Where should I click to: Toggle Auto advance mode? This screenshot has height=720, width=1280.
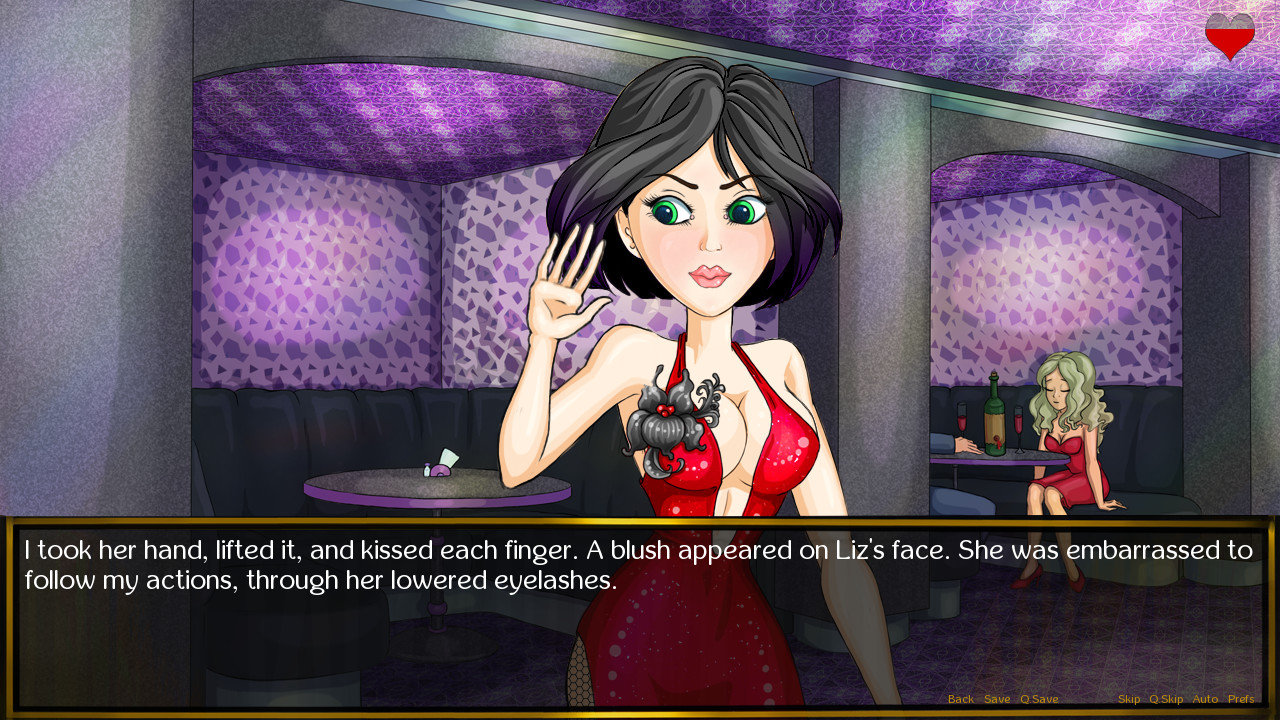1205,699
